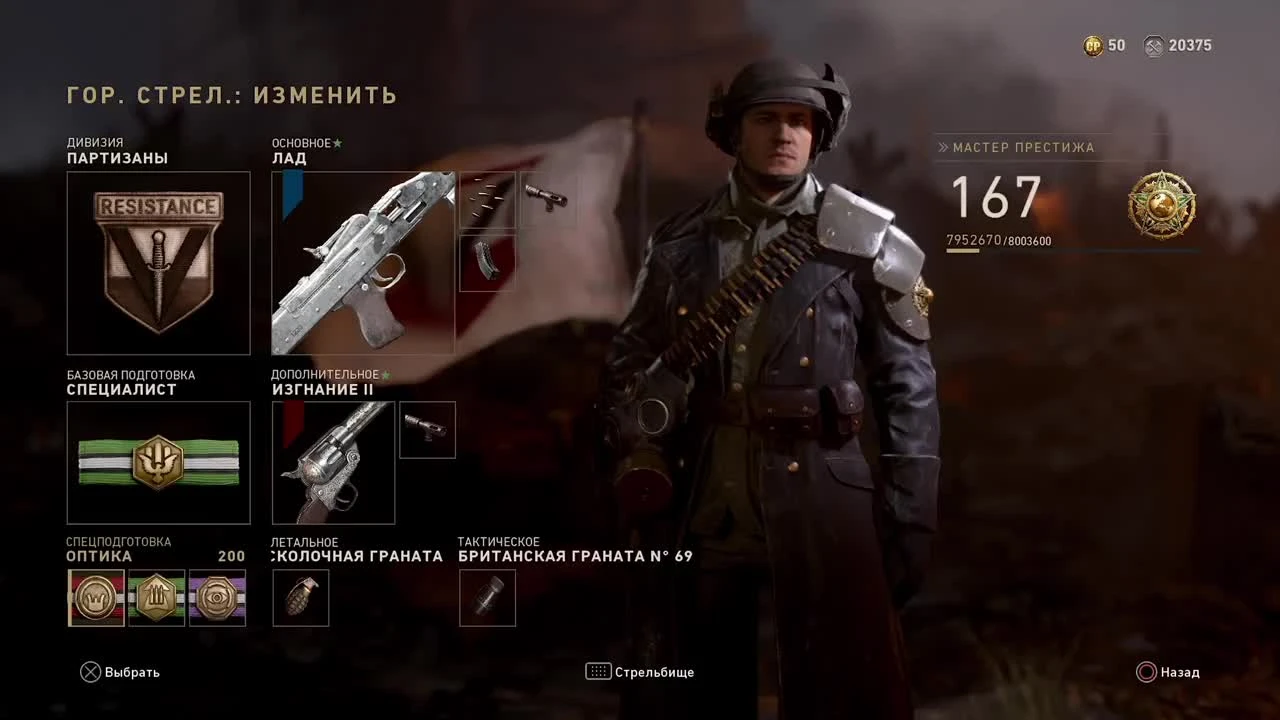Open the Изгнание II secondary weapon
The height and width of the screenshot is (720, 1280).
click(333, 462)
